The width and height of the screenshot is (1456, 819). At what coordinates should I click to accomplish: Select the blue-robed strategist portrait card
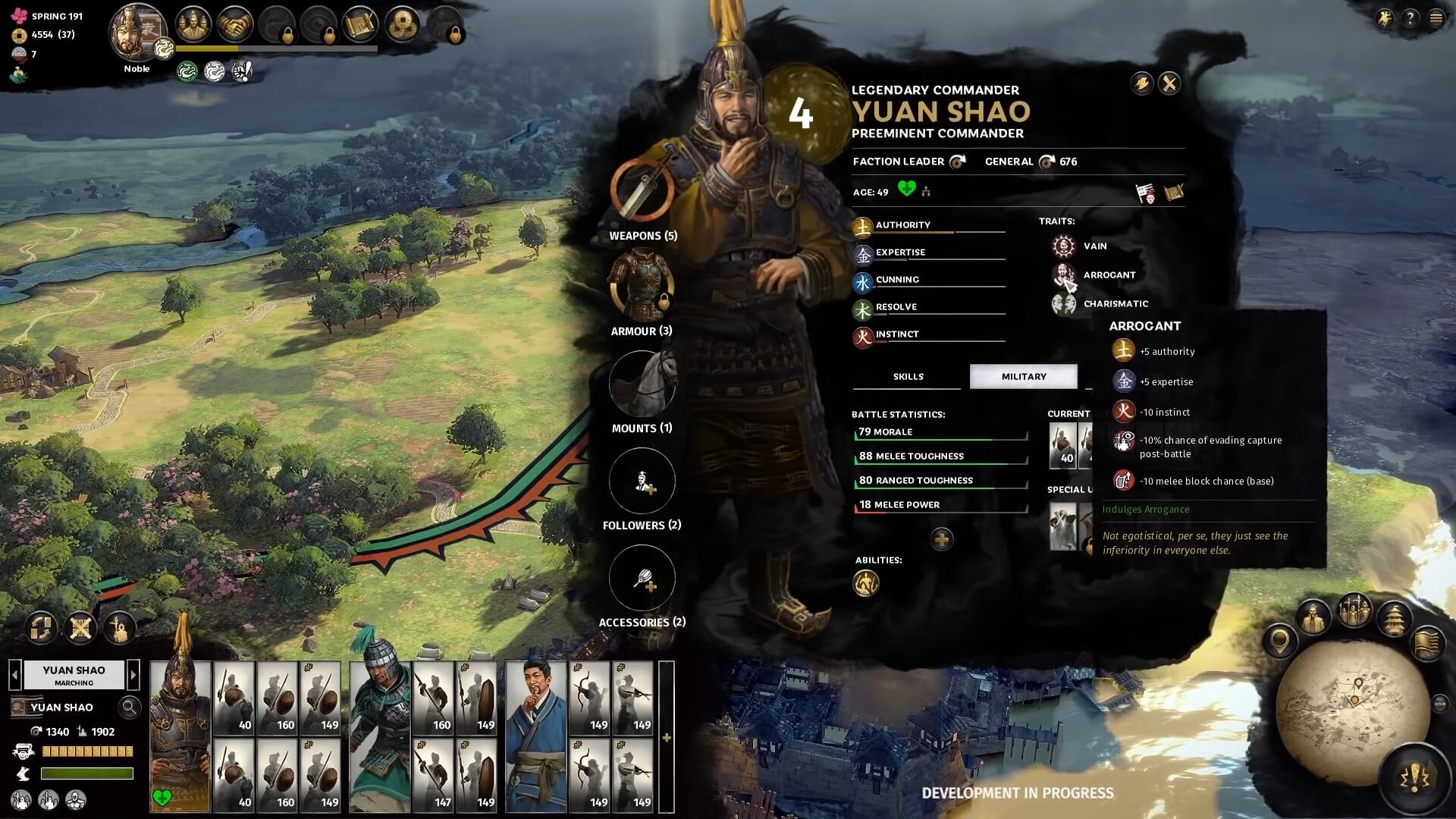(x=535, y=736)
